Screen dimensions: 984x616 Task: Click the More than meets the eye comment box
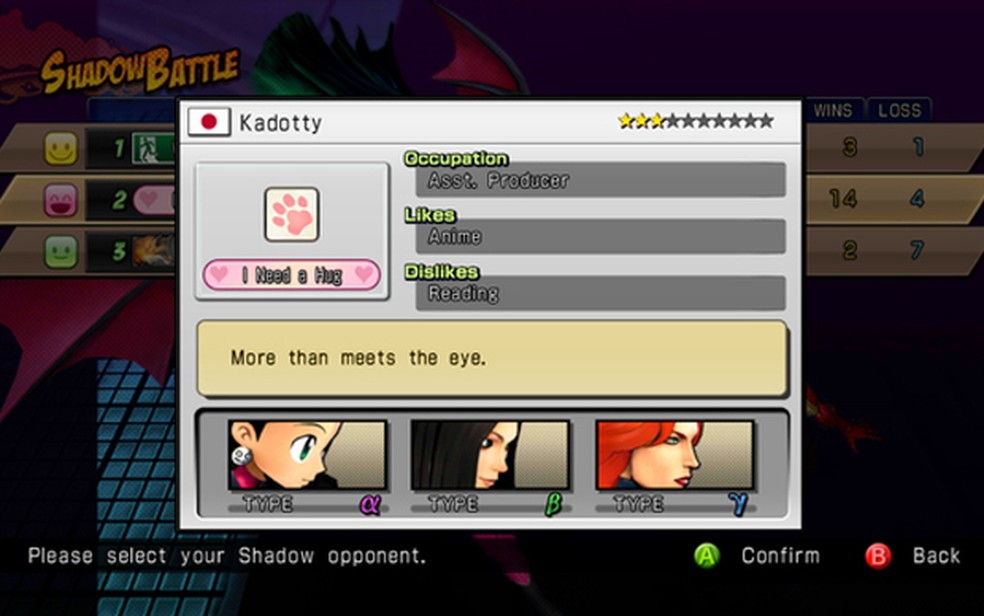(492, 358)
